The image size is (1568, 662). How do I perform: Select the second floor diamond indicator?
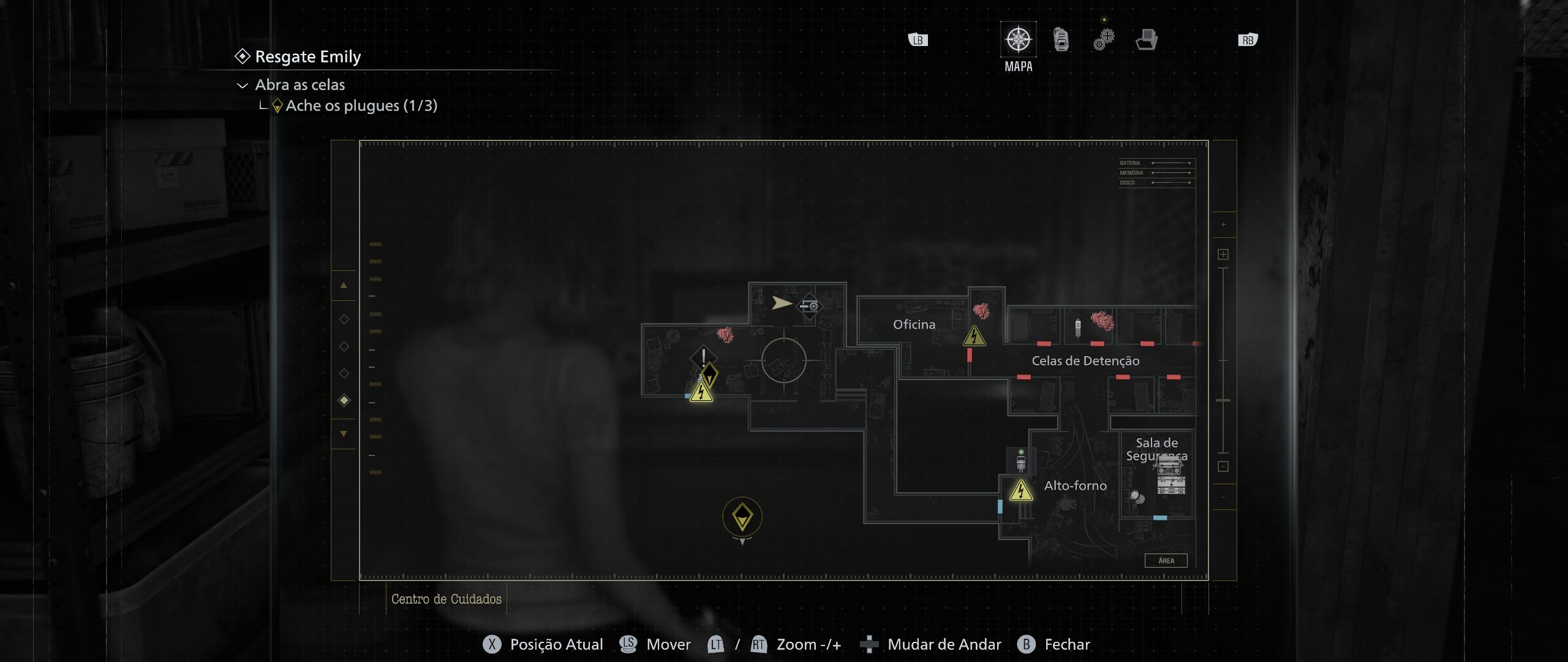343,344
